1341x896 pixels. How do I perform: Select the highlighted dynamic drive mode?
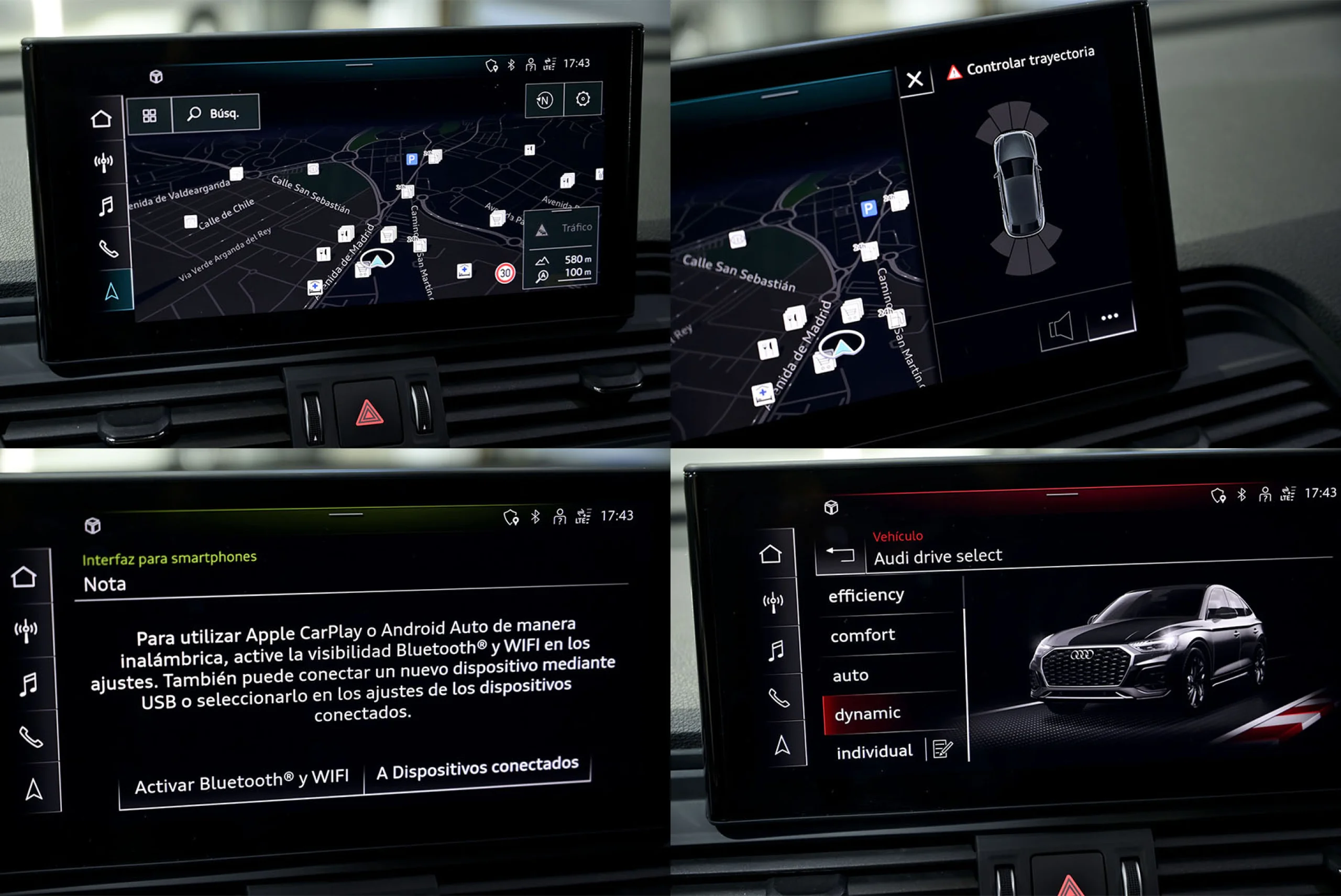(867, 713)
